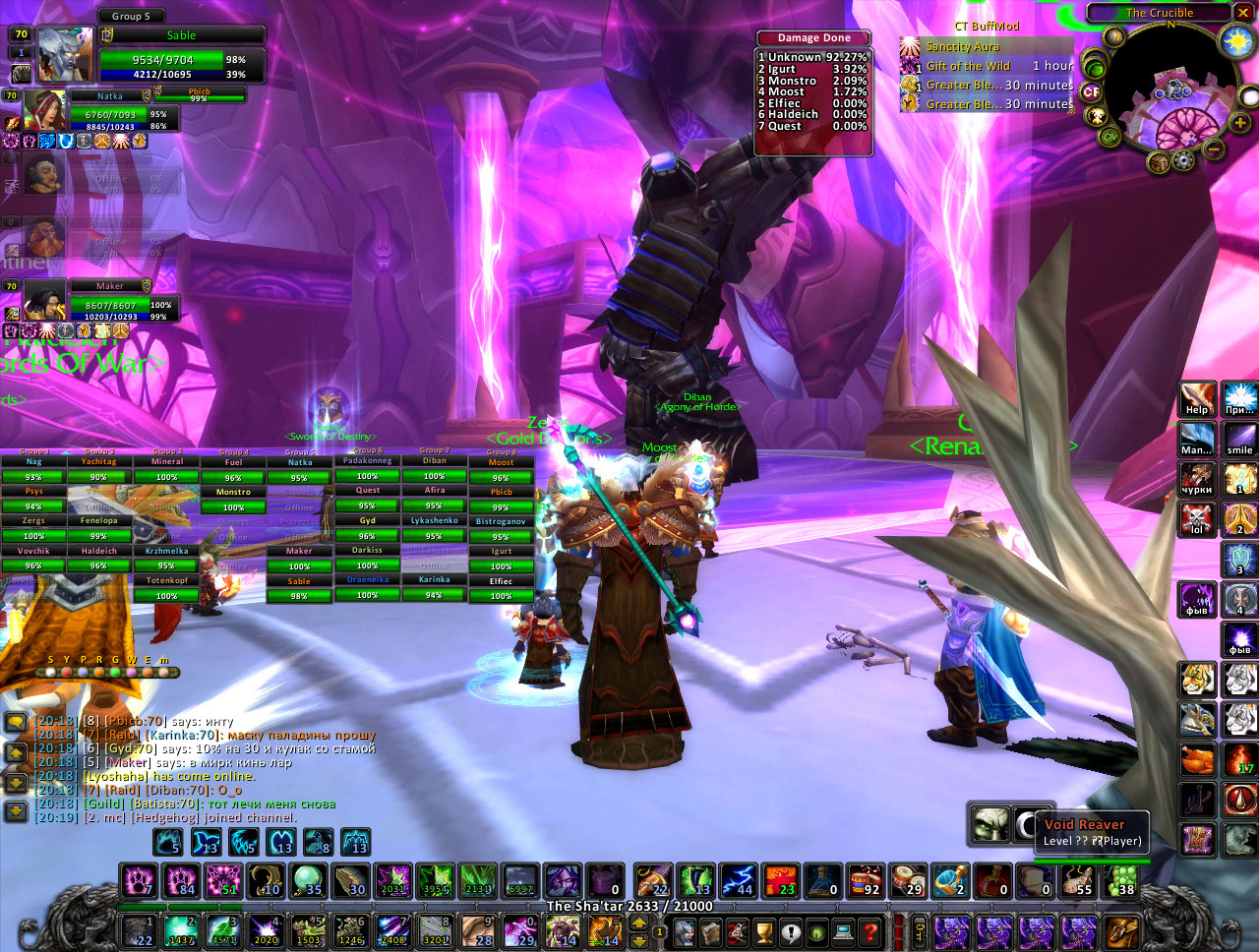Screen dimensions: 1259x952
Task: Open the CF minimap button
Action: pyautogui.click(x=1091, y=92)
